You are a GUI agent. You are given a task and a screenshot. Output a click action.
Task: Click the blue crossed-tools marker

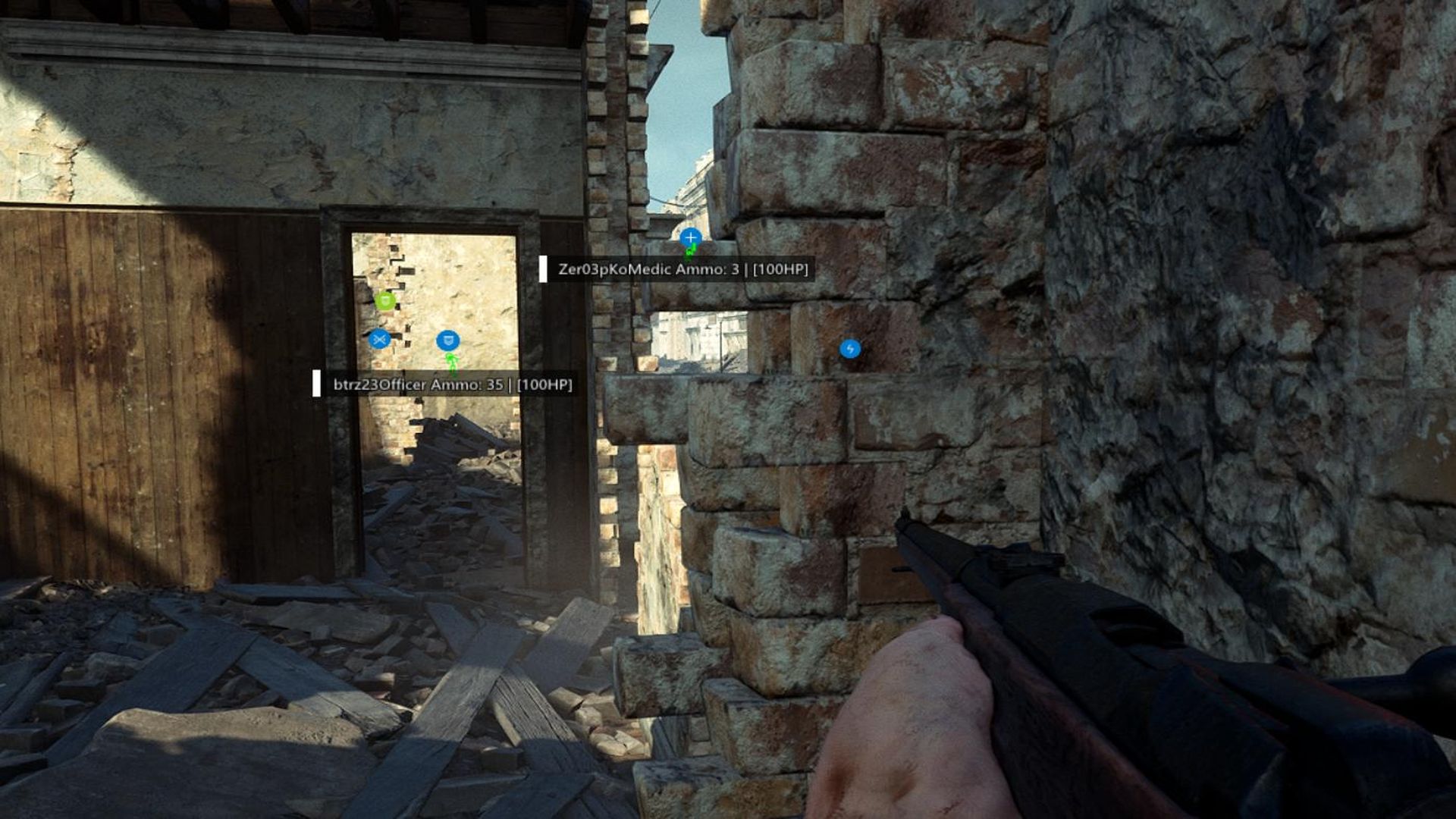[x=379, y=338]
